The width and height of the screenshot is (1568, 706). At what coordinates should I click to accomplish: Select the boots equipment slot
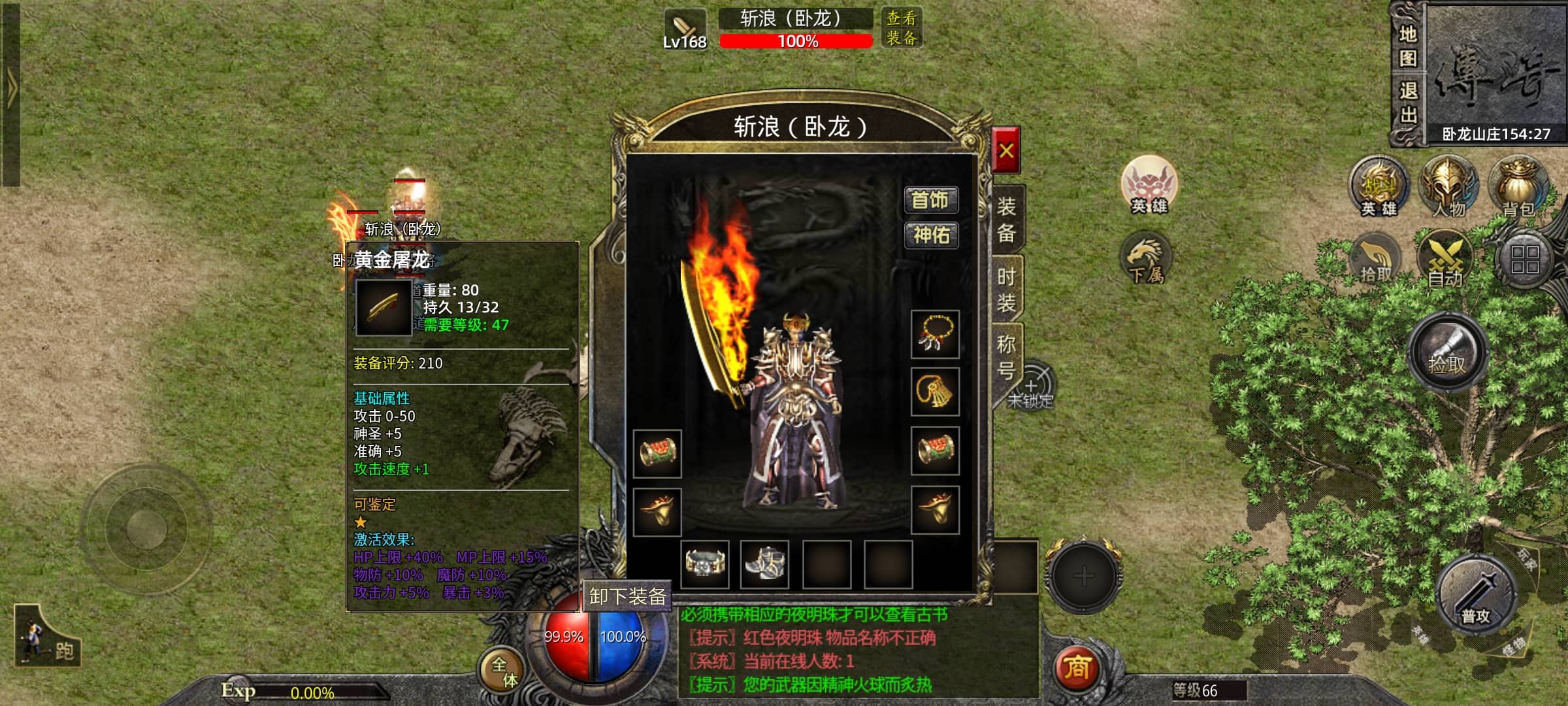click(x=764, y=564)
